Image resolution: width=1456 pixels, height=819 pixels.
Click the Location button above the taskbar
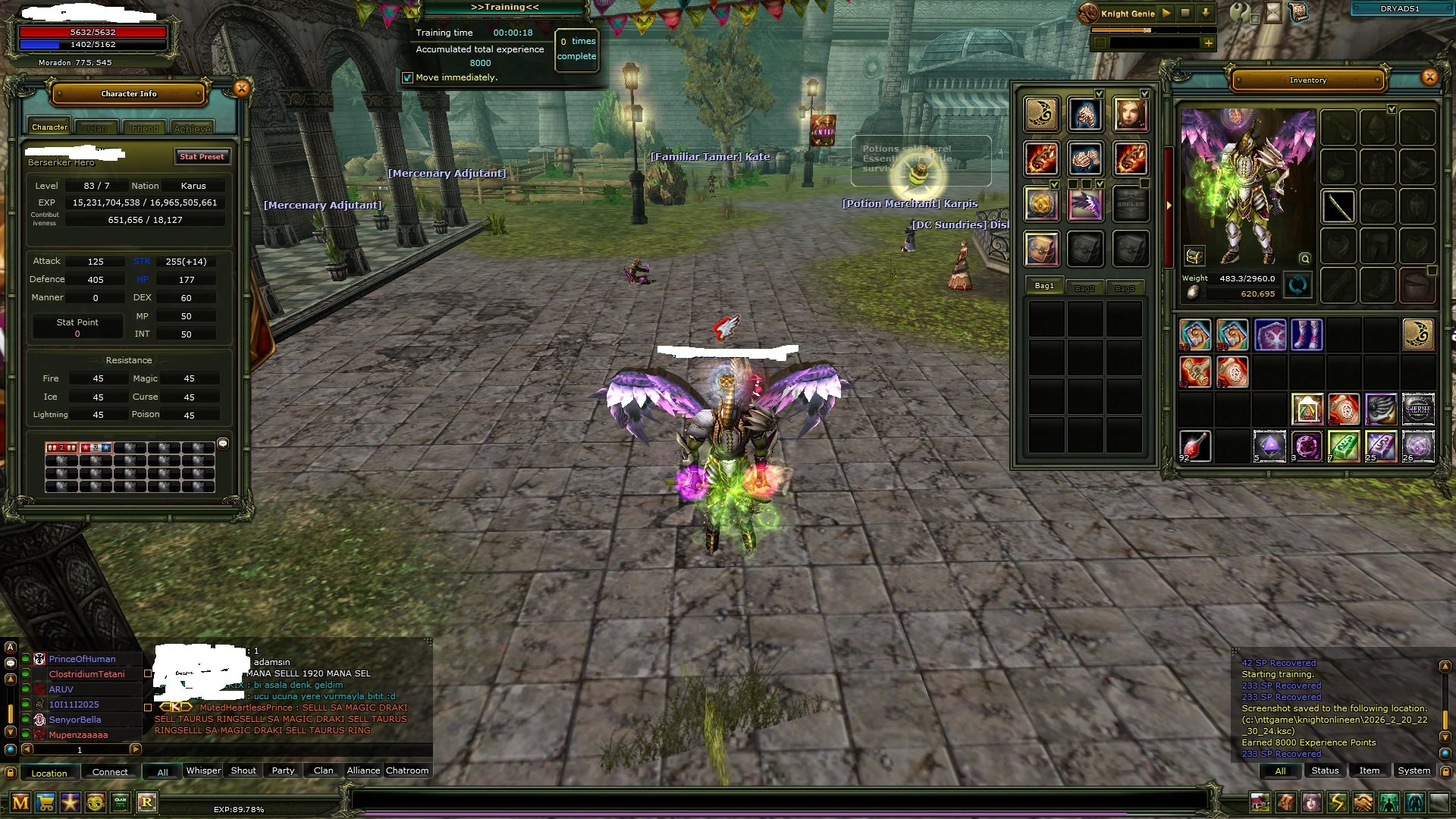[49, 773]
